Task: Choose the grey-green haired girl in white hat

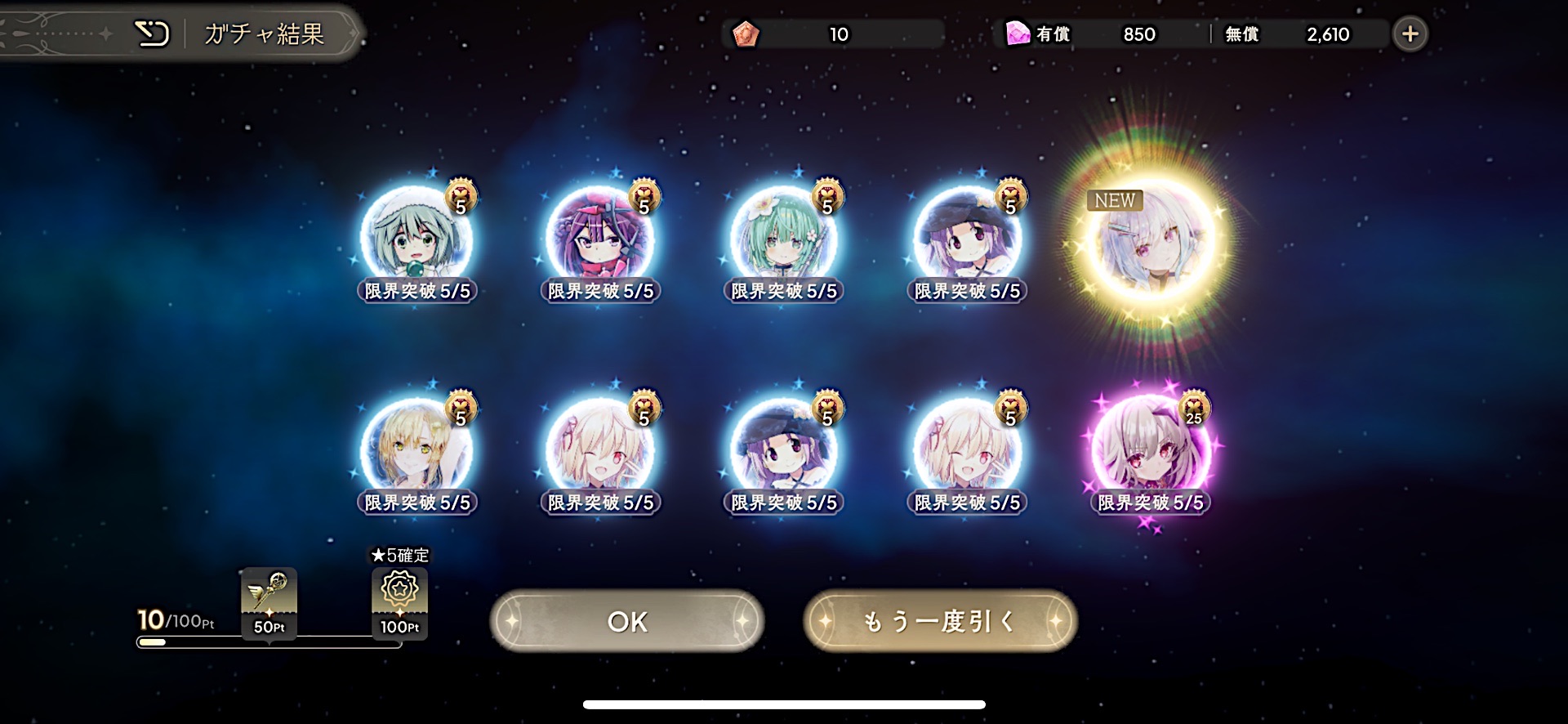Action: pos(416,239)
